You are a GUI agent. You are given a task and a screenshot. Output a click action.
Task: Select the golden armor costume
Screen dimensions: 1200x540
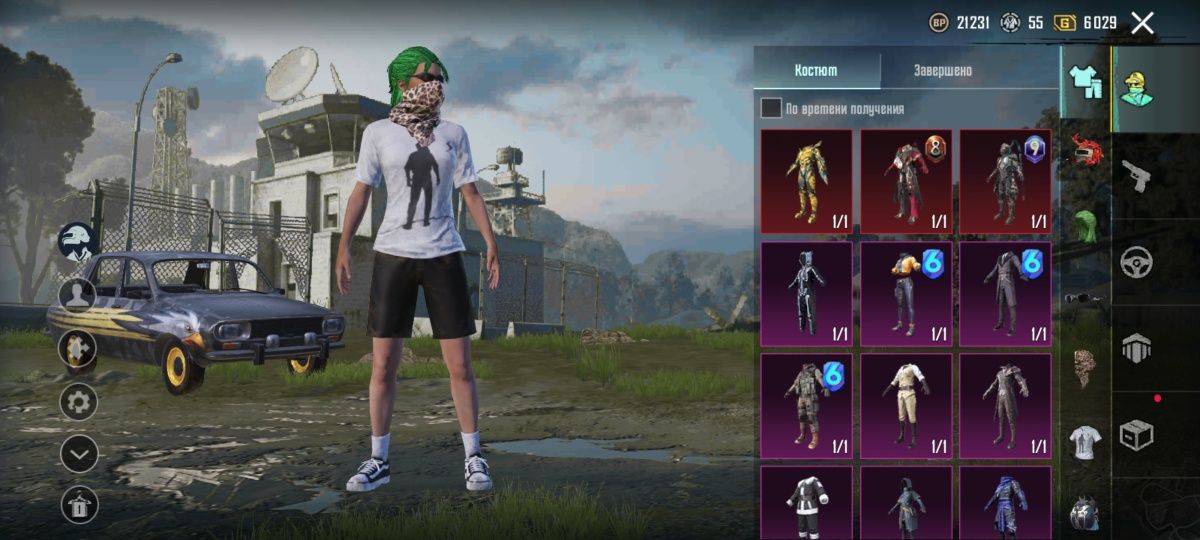click(806, 182)
